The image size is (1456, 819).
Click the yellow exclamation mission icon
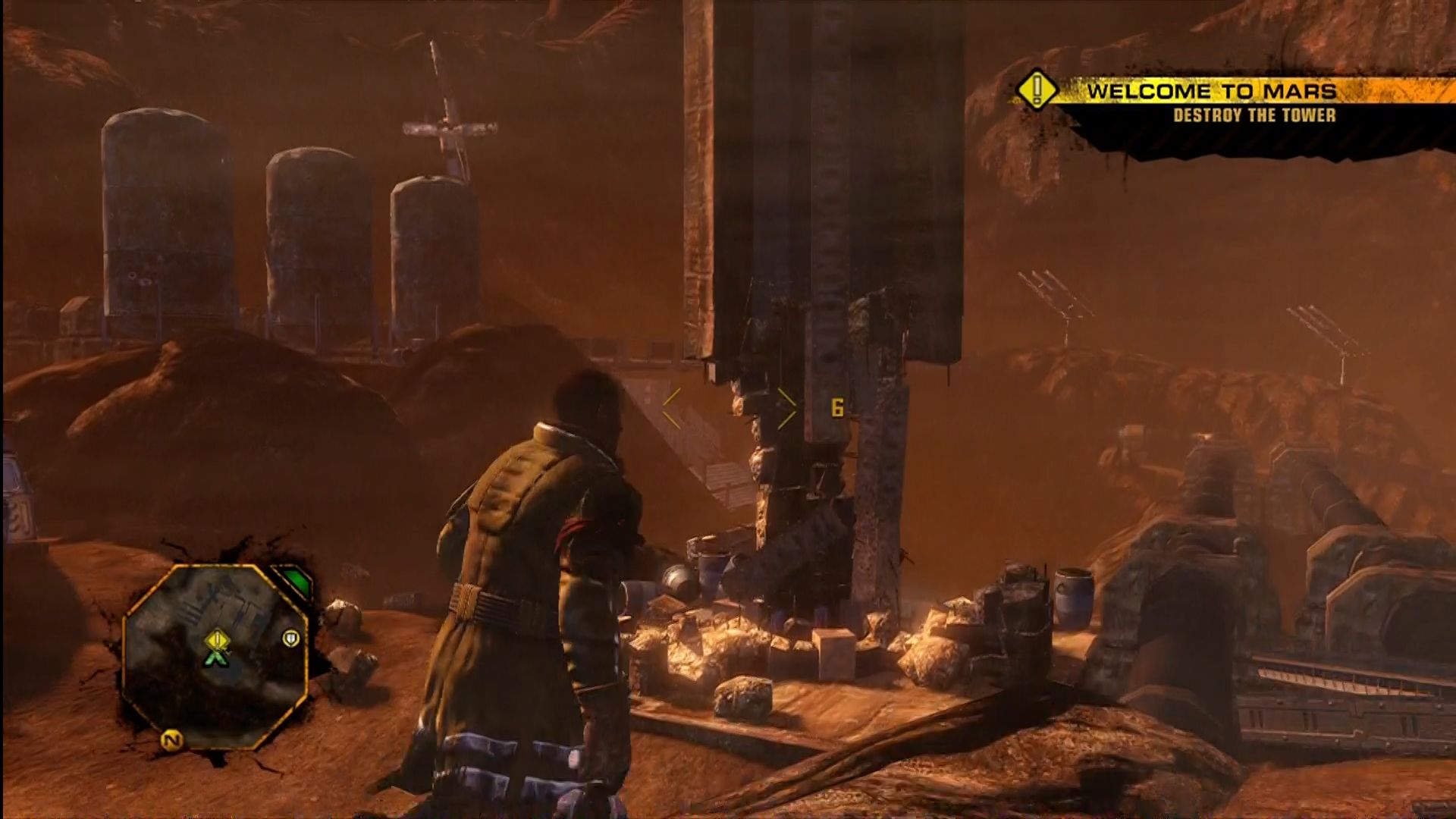1037,92
